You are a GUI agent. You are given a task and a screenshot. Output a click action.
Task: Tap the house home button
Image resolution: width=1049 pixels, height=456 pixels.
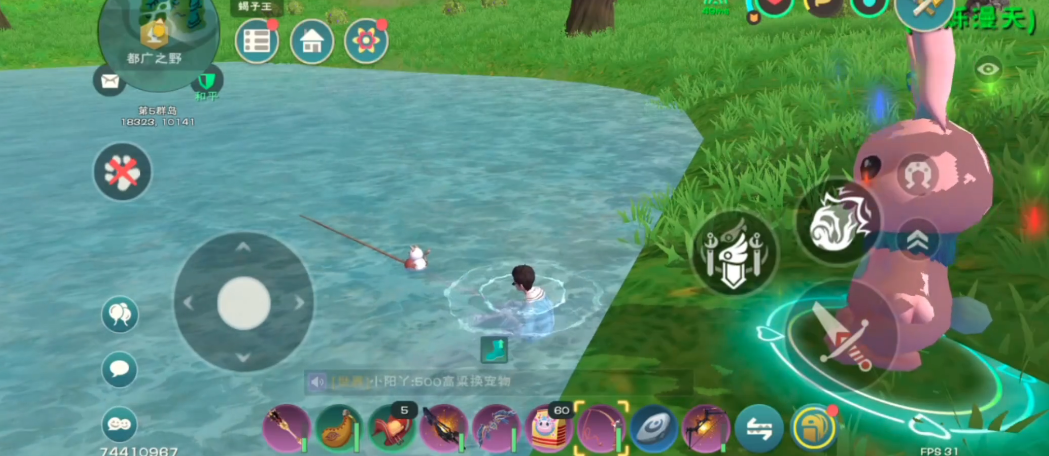point(312,41)
